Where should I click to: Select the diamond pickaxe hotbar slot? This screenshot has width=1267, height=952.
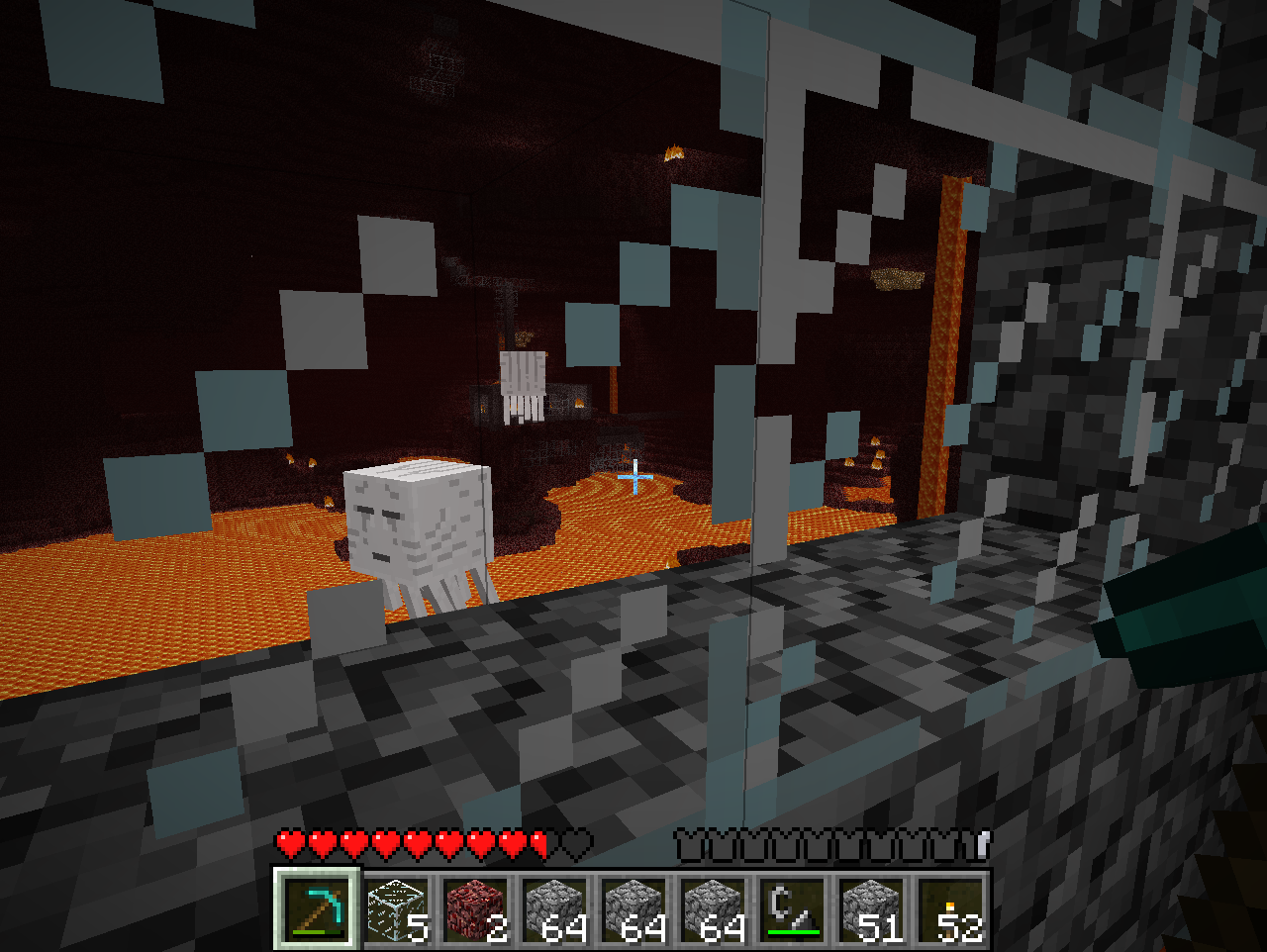click(317, 908)
